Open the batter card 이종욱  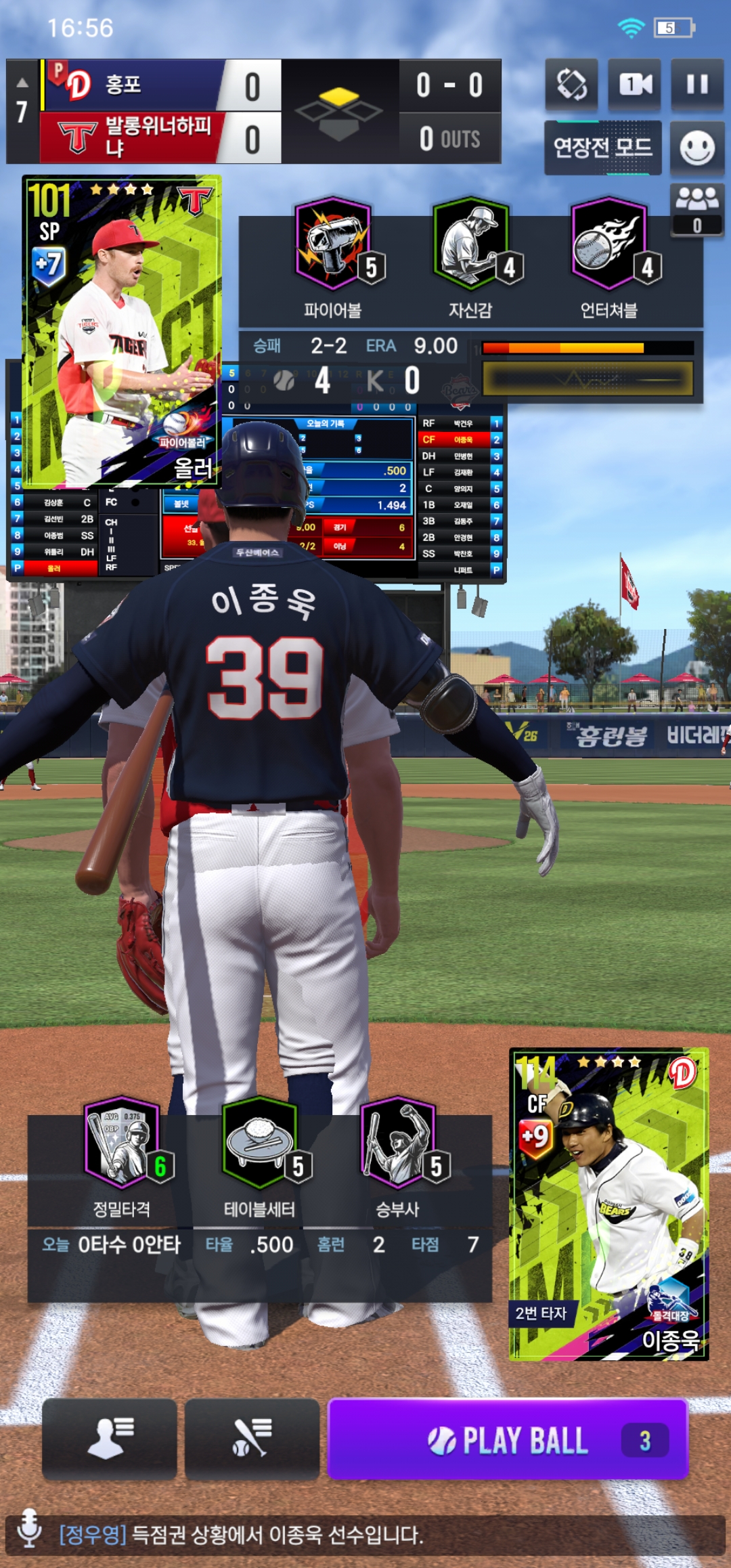coord(608,1204)
